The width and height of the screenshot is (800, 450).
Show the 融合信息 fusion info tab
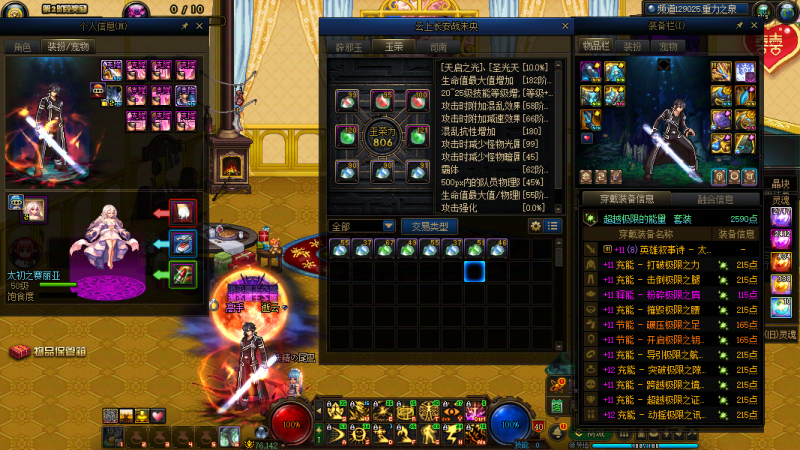pyautogui.click(x=715, y=198)
